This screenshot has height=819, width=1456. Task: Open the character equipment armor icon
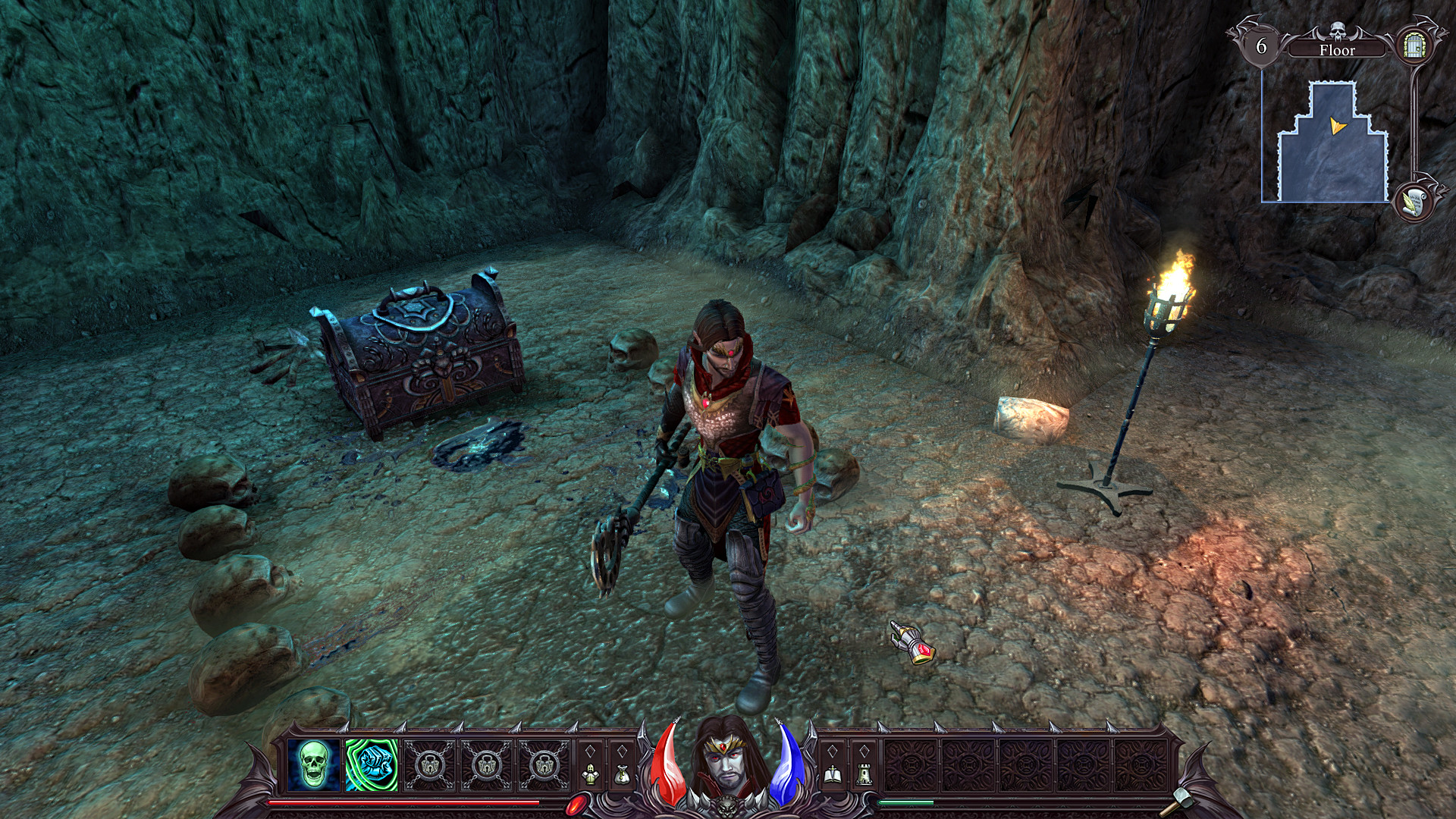(x=591, y=775)
